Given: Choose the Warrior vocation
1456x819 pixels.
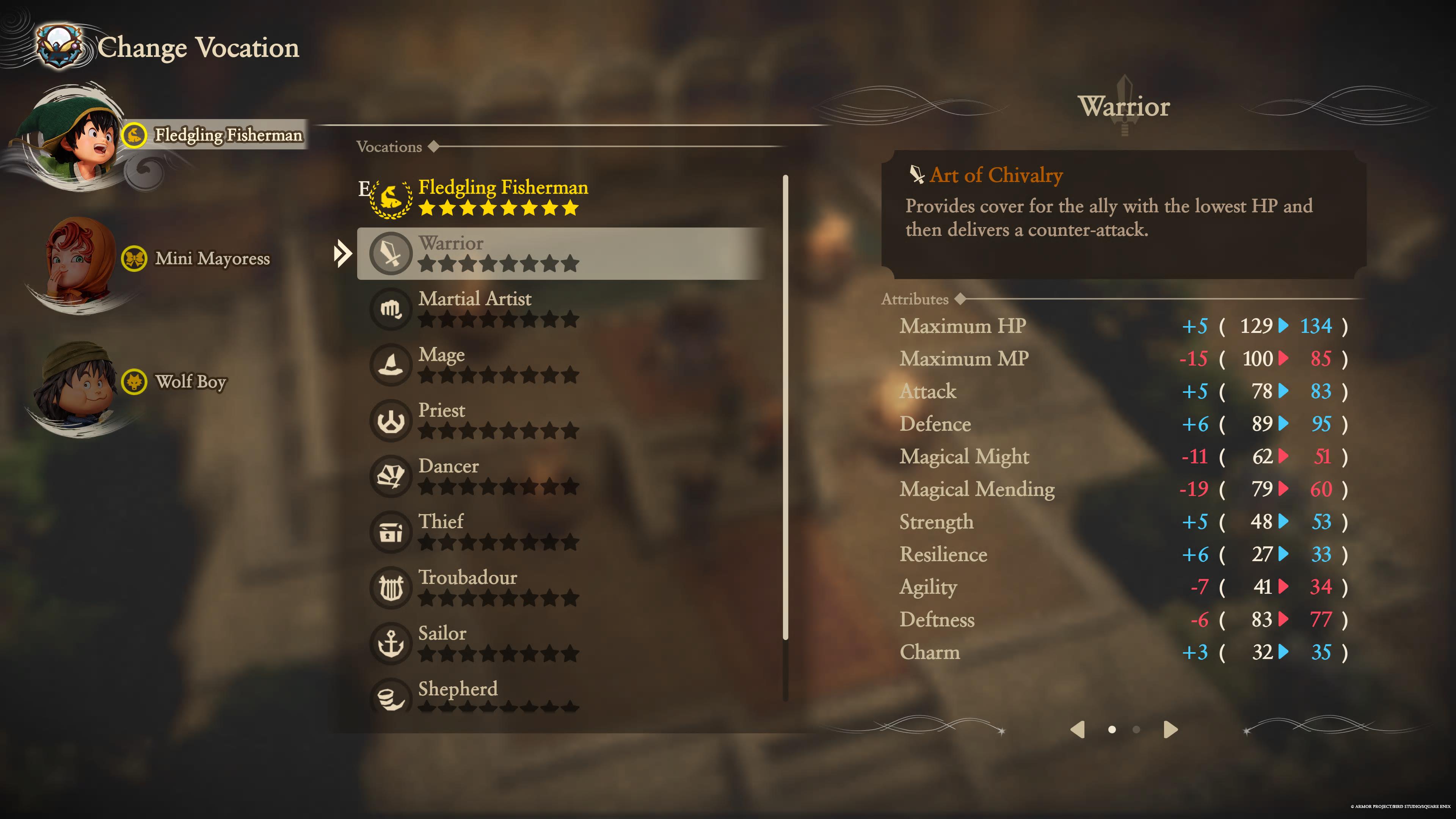Looking at the screenshot, I should (x=560, y=253).
